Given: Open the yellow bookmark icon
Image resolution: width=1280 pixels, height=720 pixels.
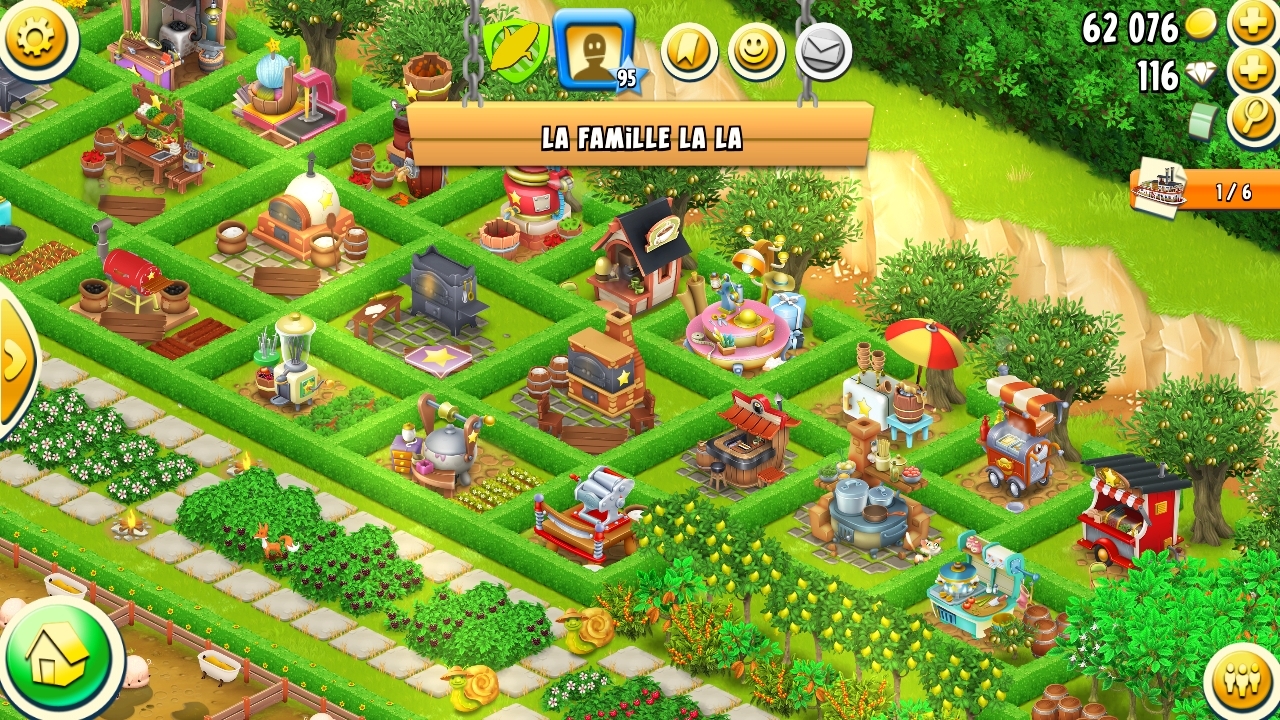Looking at the screenshot, I should 690,51.
